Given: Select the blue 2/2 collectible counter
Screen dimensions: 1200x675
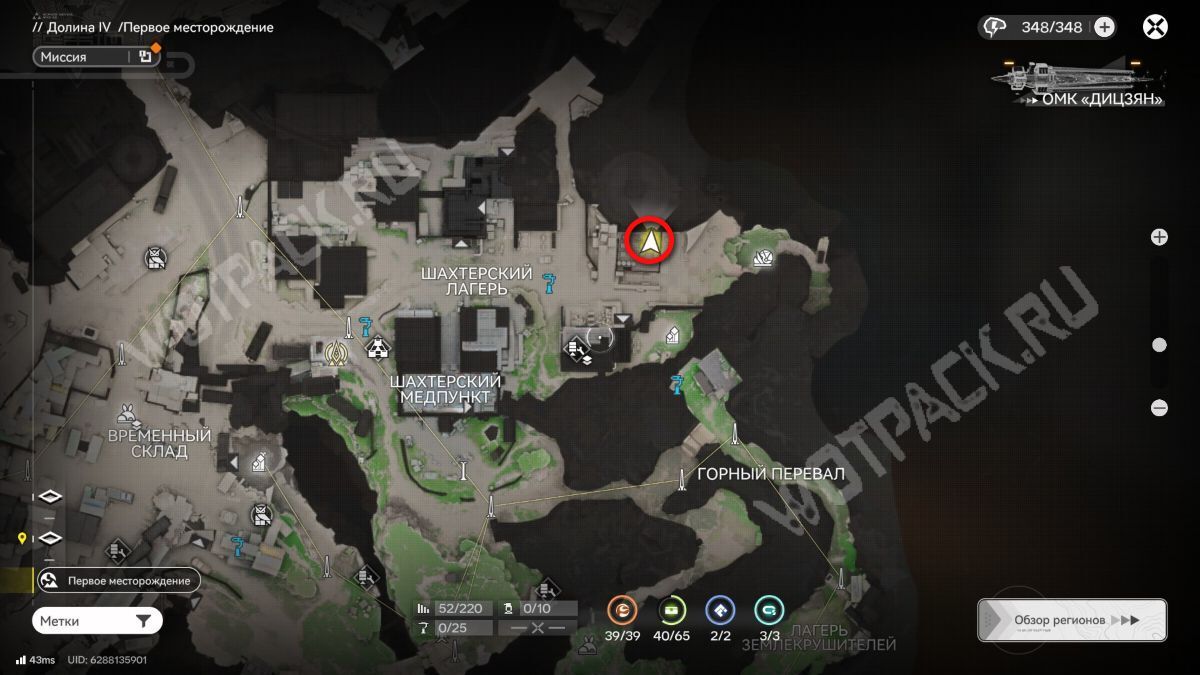Looking at the screenshot, I should point(720,609).
